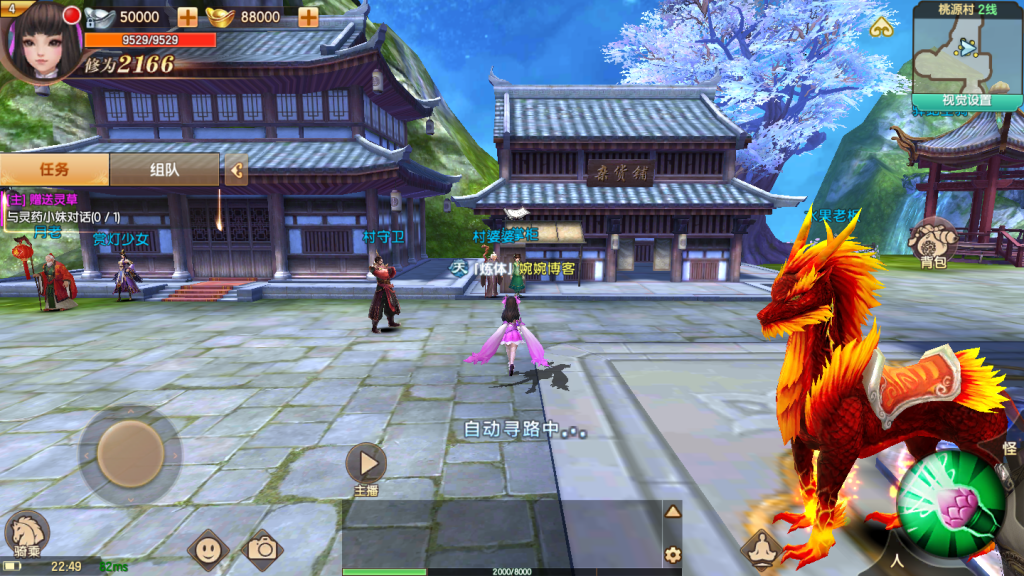The image size is (1024, 576).
Task: Open 视觉设置 visual settings
Action: [x=966, y=100]
